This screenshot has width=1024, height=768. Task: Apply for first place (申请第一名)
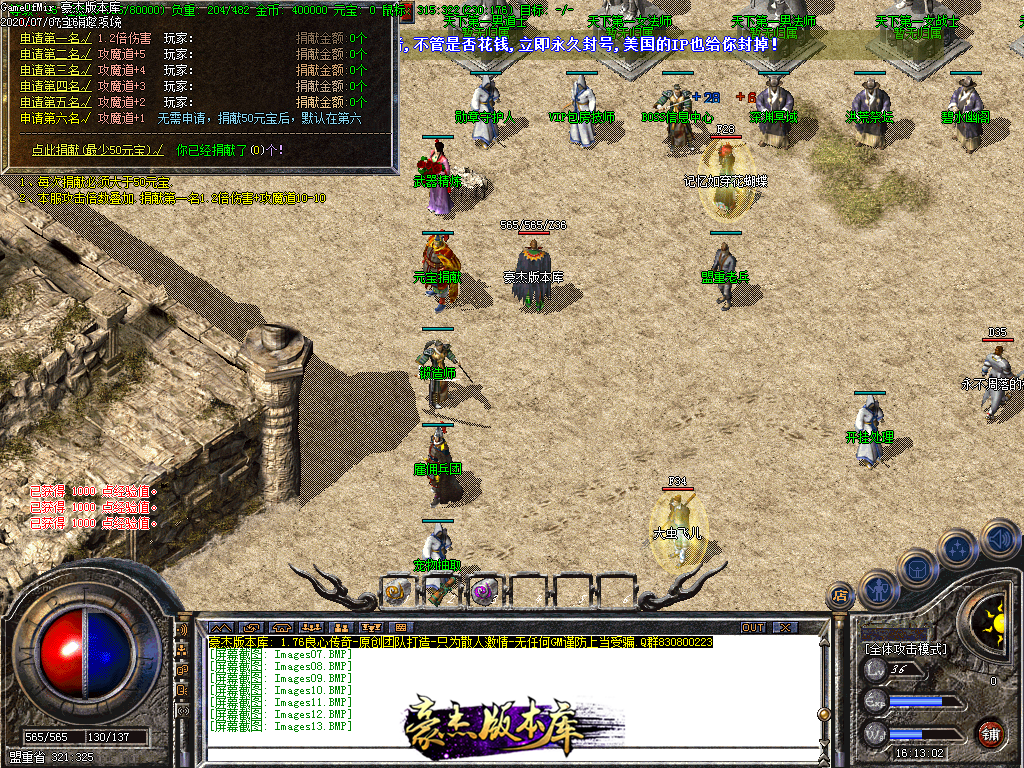(x=56, y=38)
